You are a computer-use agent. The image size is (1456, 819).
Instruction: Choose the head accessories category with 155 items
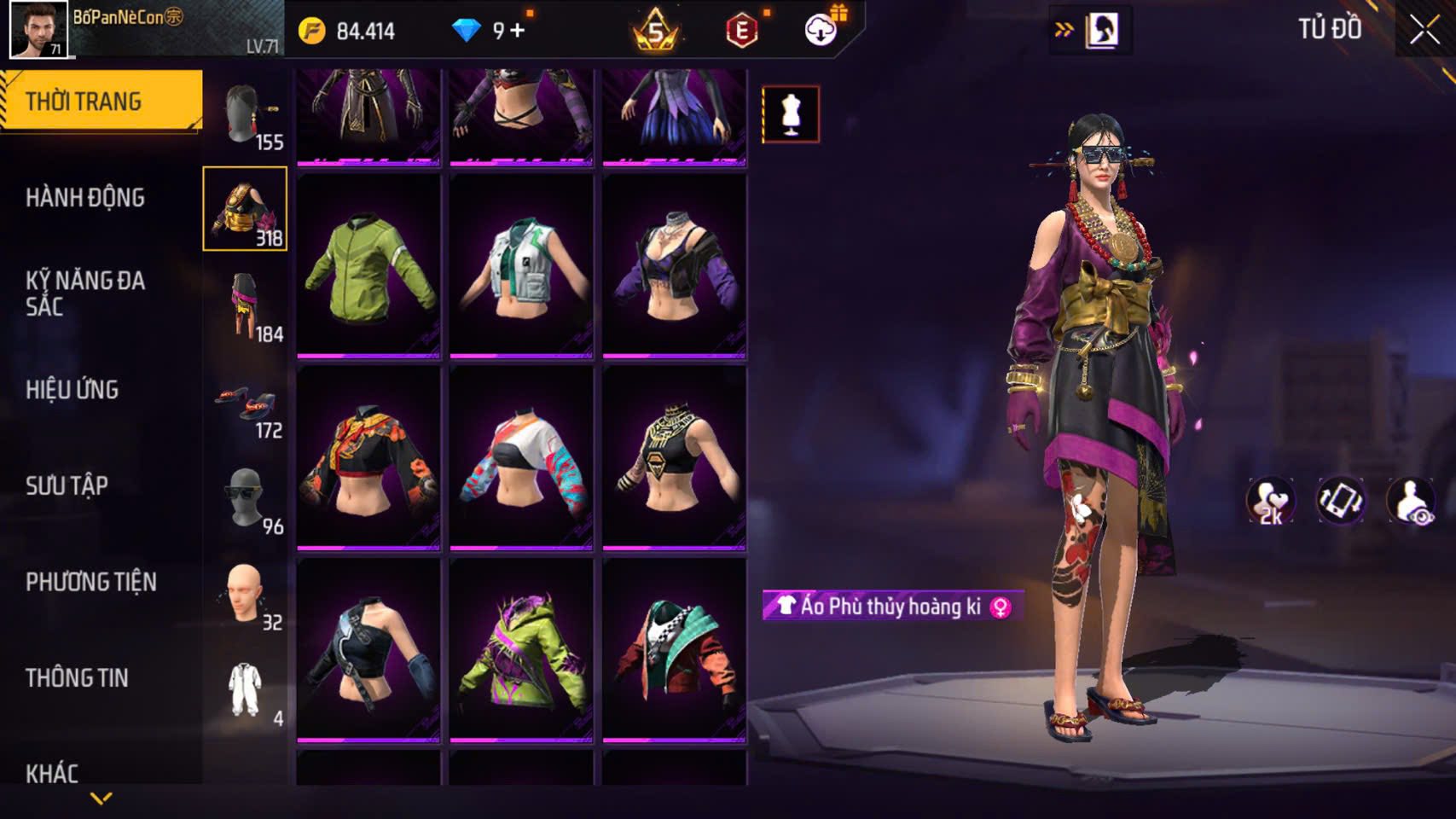pyautogui.click(x=246, y=114)
